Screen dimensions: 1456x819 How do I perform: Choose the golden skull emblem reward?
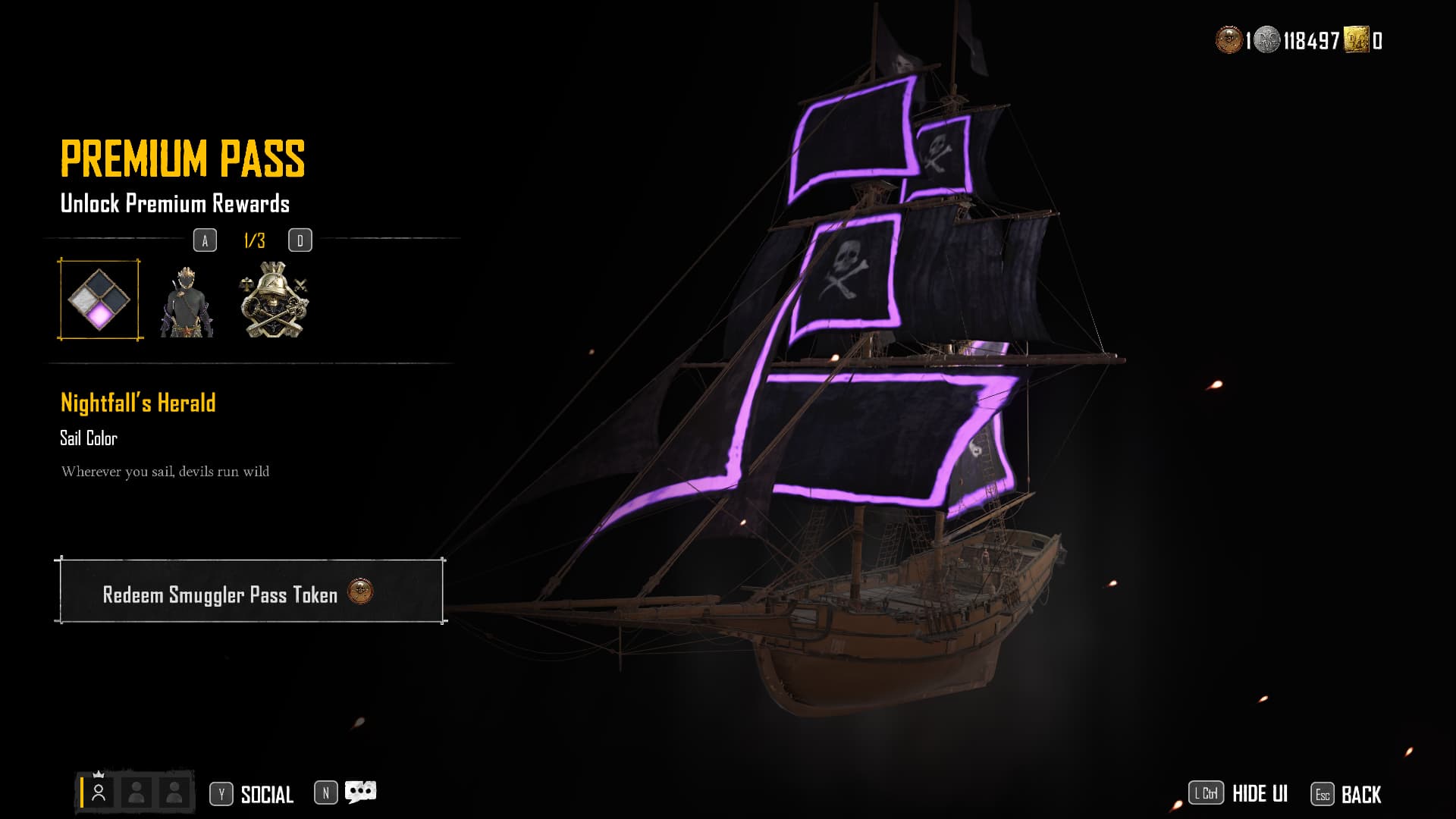(274, 300)
